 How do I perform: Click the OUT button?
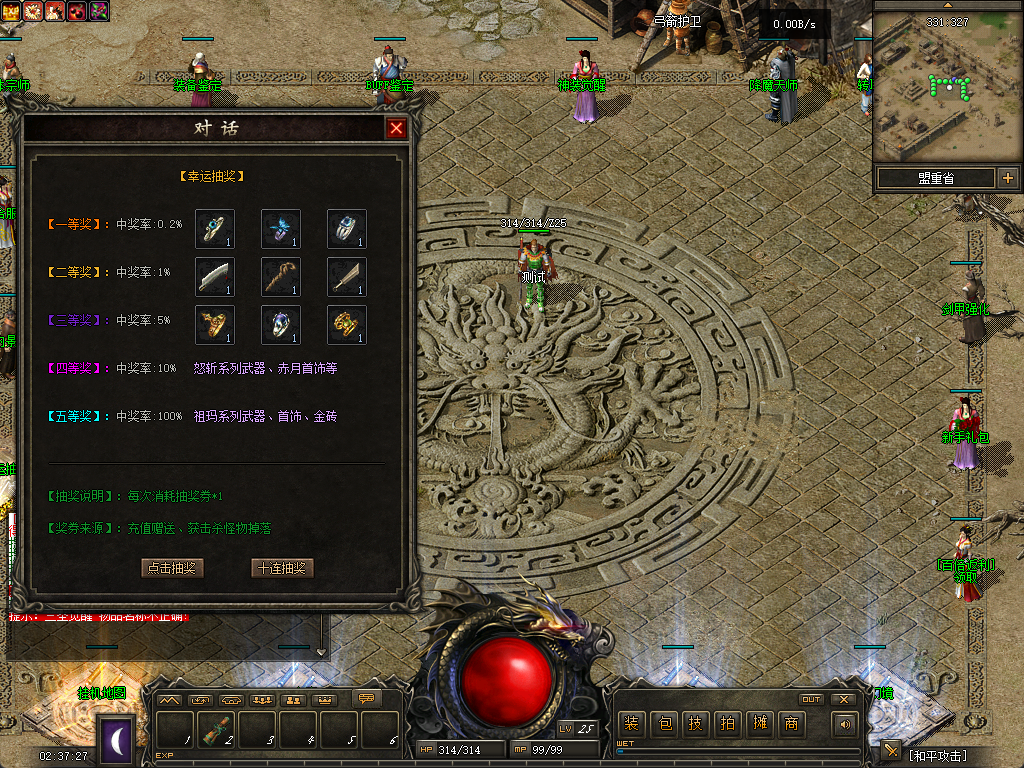[812, 699]
